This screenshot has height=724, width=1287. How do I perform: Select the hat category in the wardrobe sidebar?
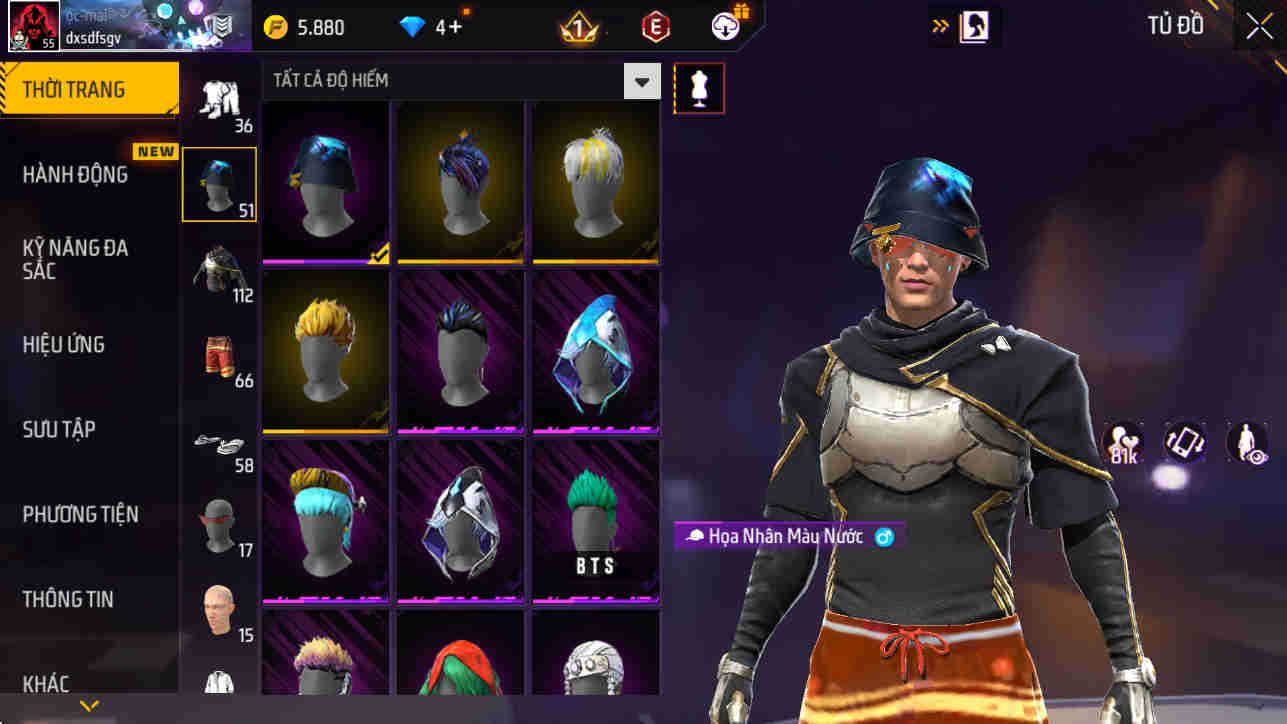(219, 183)
